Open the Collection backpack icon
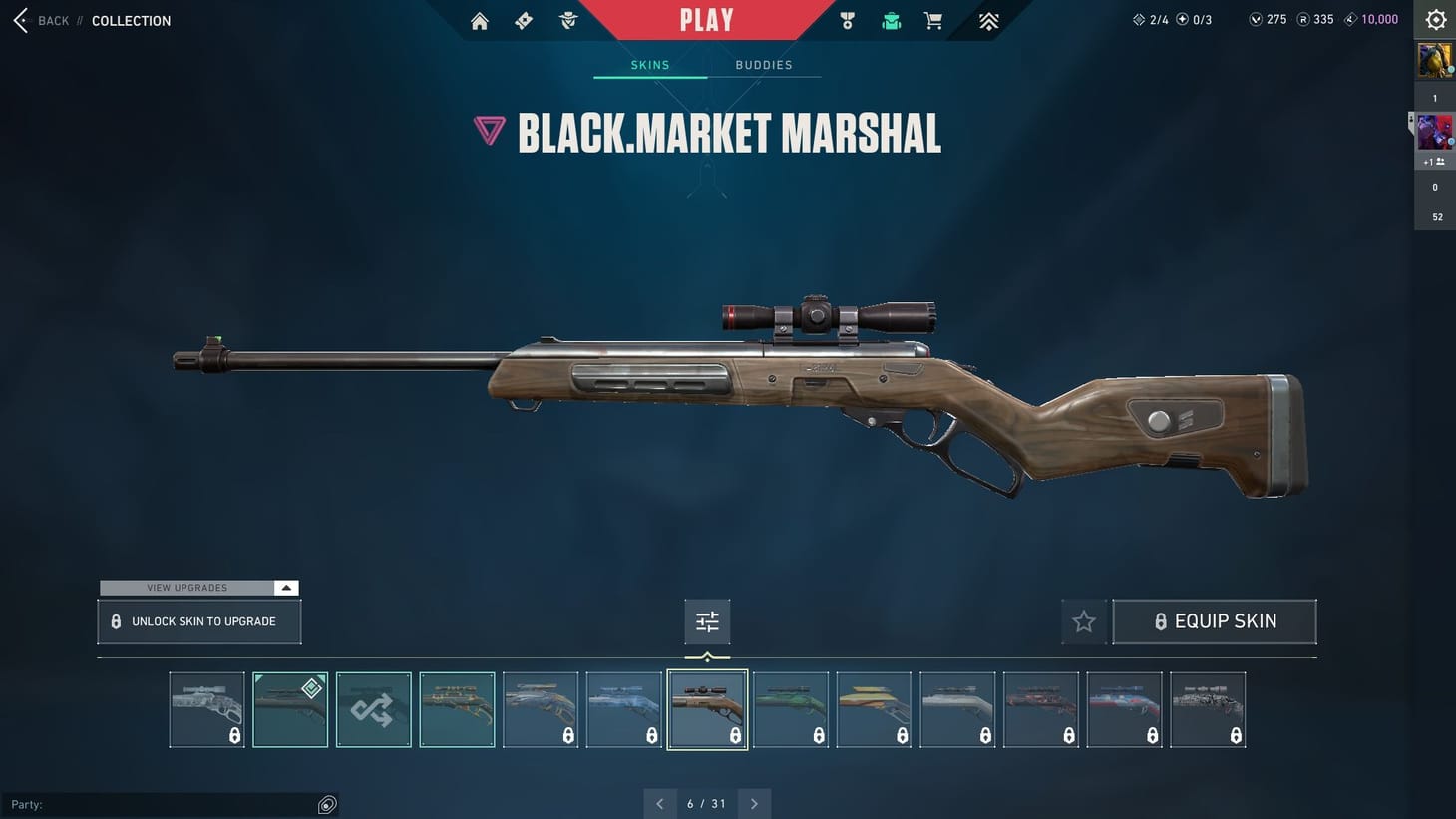 (x=891, y=20)
